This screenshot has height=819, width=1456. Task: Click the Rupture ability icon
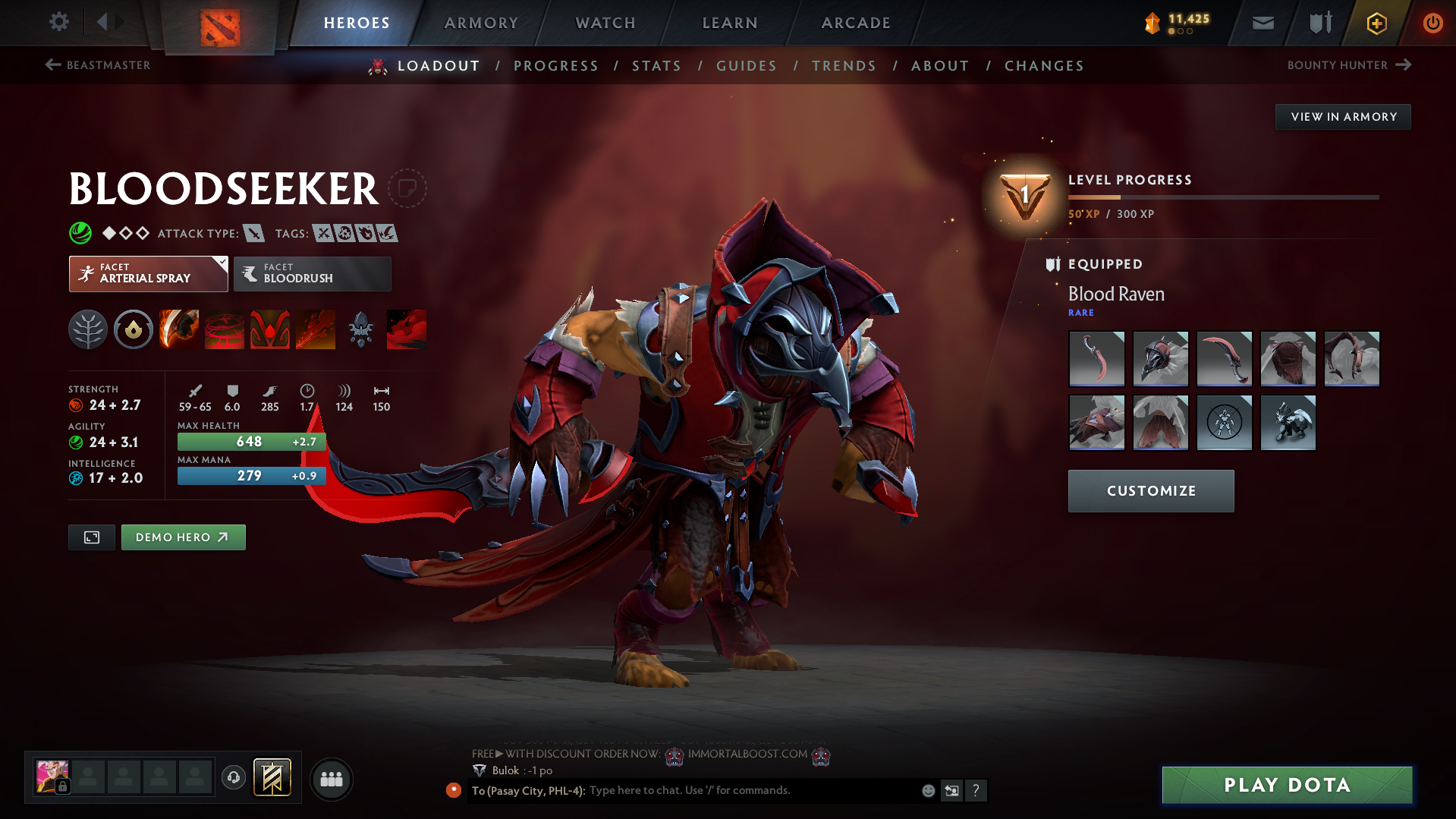pos(316,329)
